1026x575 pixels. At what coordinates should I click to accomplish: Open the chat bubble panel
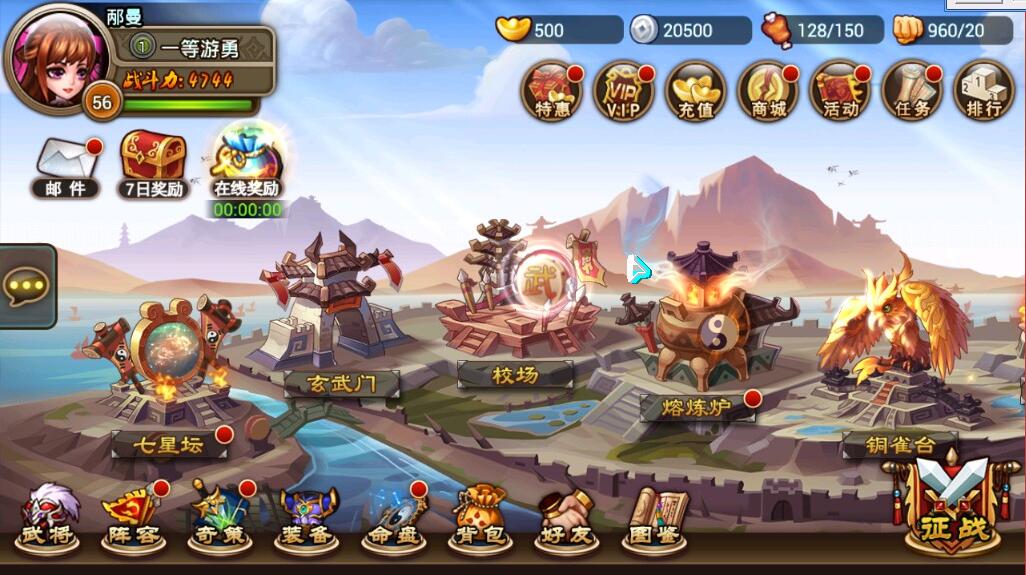(26, 286)
